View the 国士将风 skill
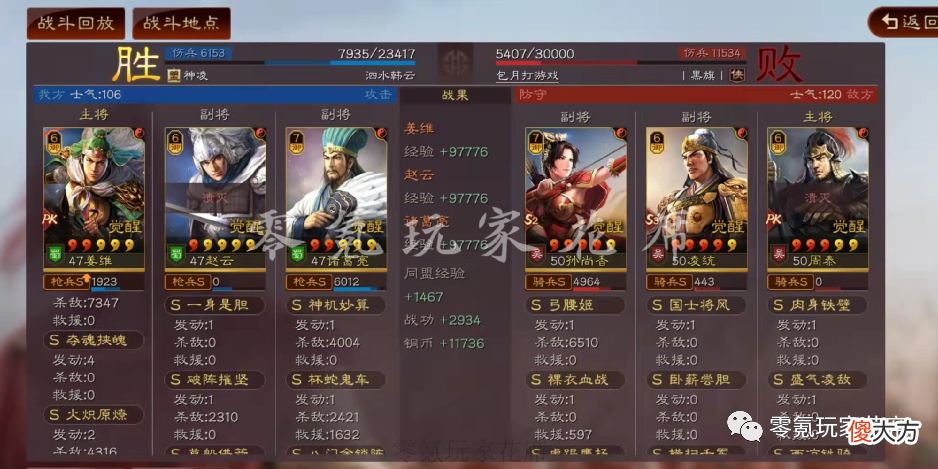This screenshot has height=469, width=938. click(696, 305)
